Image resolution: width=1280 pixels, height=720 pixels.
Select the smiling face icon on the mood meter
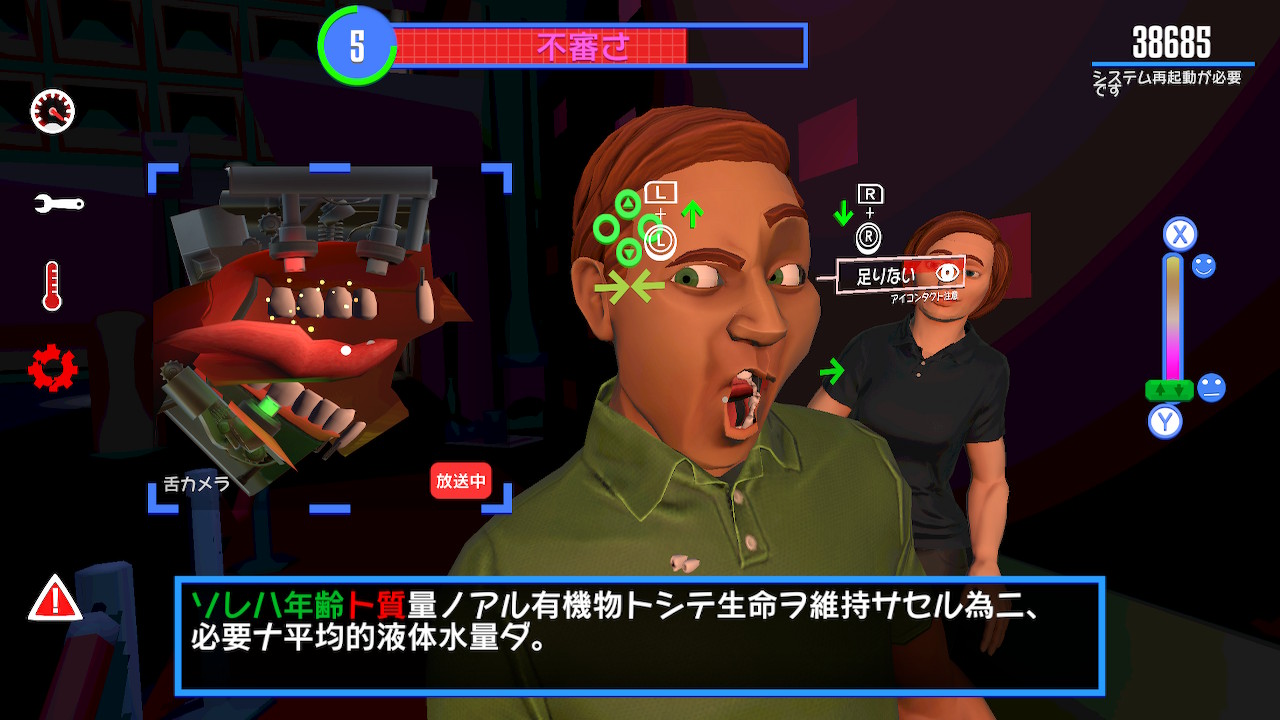[x=1203, y=266]
